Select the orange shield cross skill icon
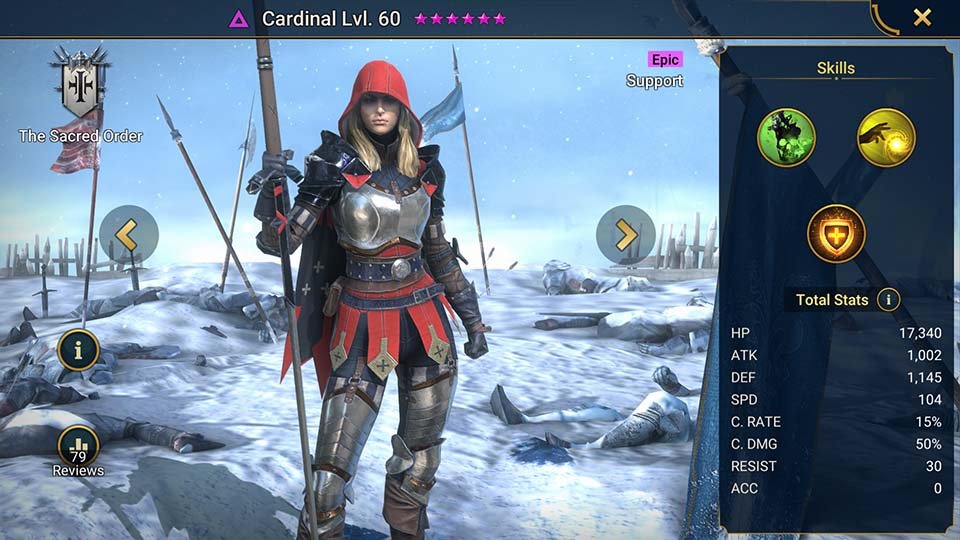The image size is (960, 540). [x=836, y=233]
